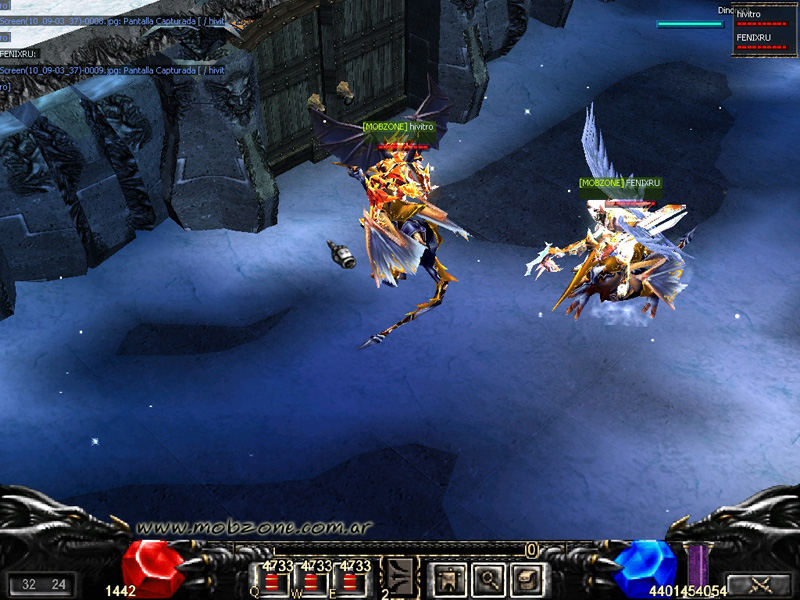
Task: Select the Q potion hotkey slot
Action: pyautogui.click(x=272, y=581)
